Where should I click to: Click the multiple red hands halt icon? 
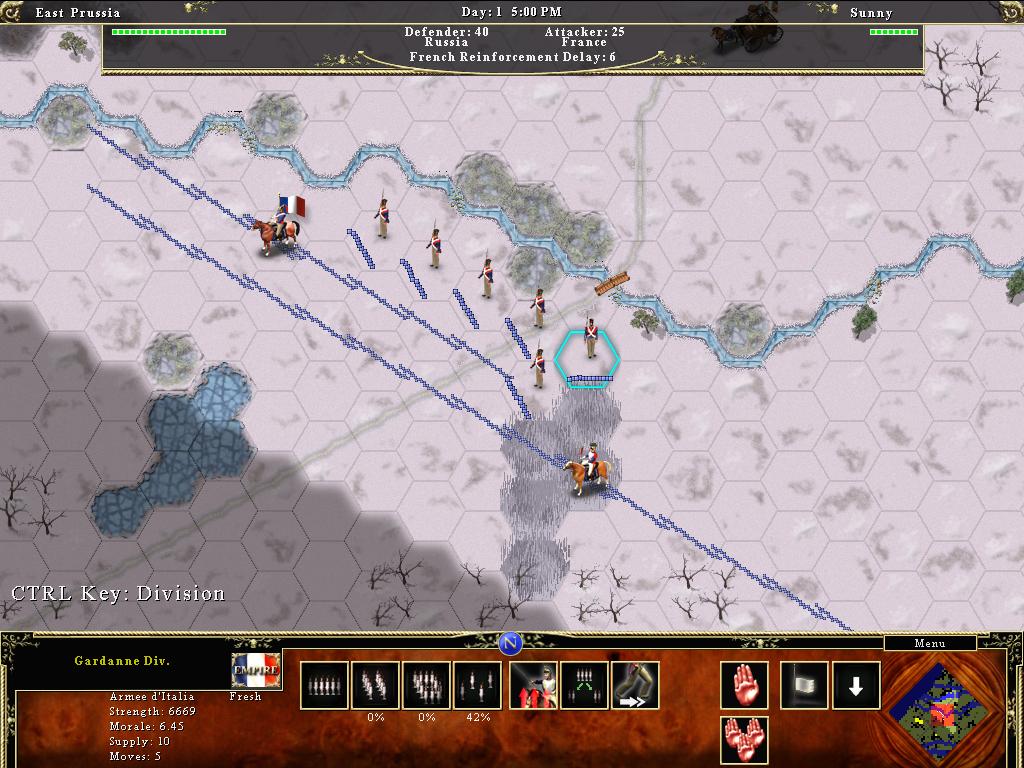coord(745,741)
